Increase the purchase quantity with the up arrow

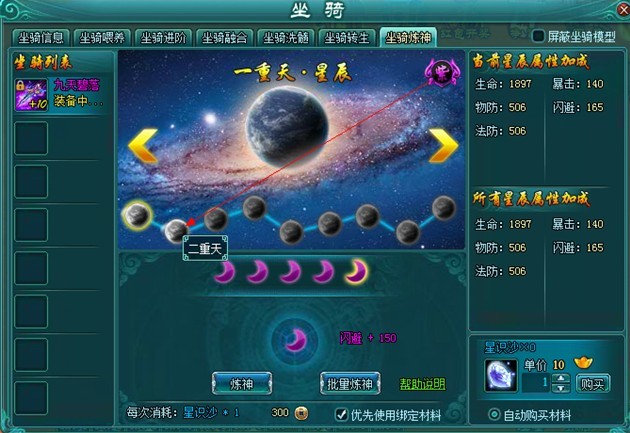[x=560, y=377]
